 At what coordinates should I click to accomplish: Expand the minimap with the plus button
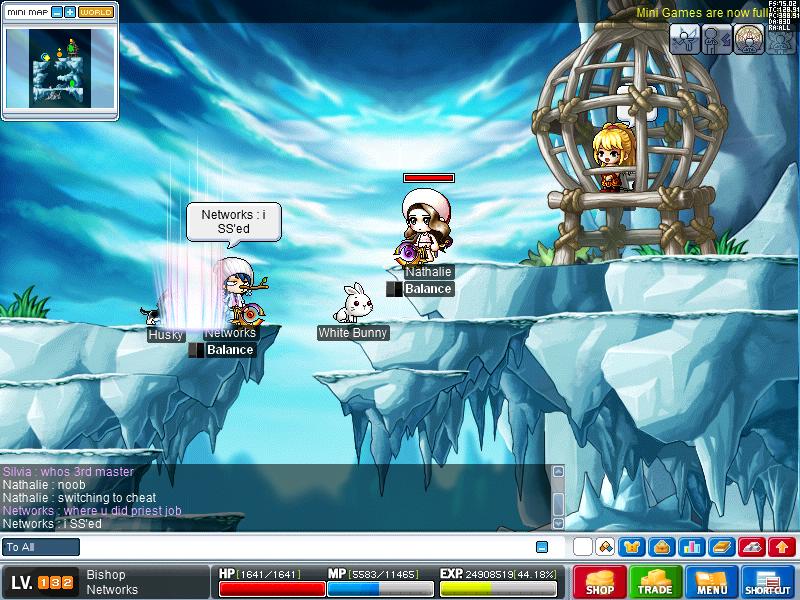(70, 12)
